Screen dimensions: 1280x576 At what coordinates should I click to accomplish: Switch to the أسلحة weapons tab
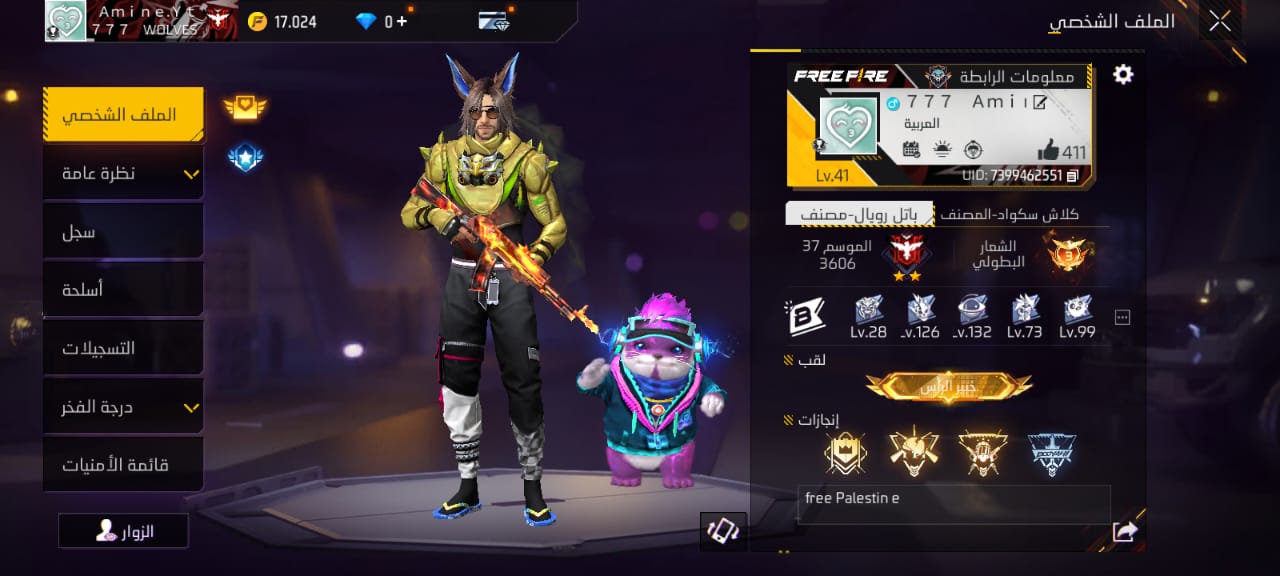point(123,290)
